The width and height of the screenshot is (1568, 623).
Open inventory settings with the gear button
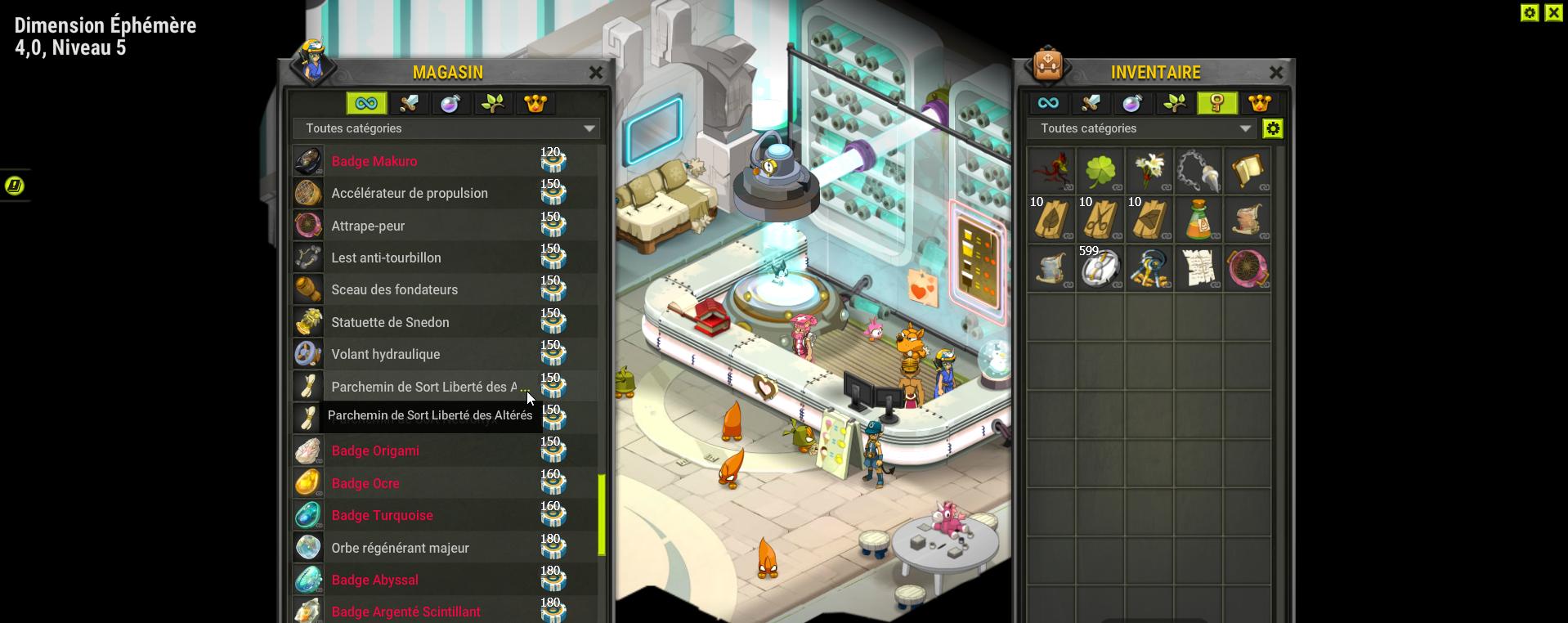[x=1273, y=128]
